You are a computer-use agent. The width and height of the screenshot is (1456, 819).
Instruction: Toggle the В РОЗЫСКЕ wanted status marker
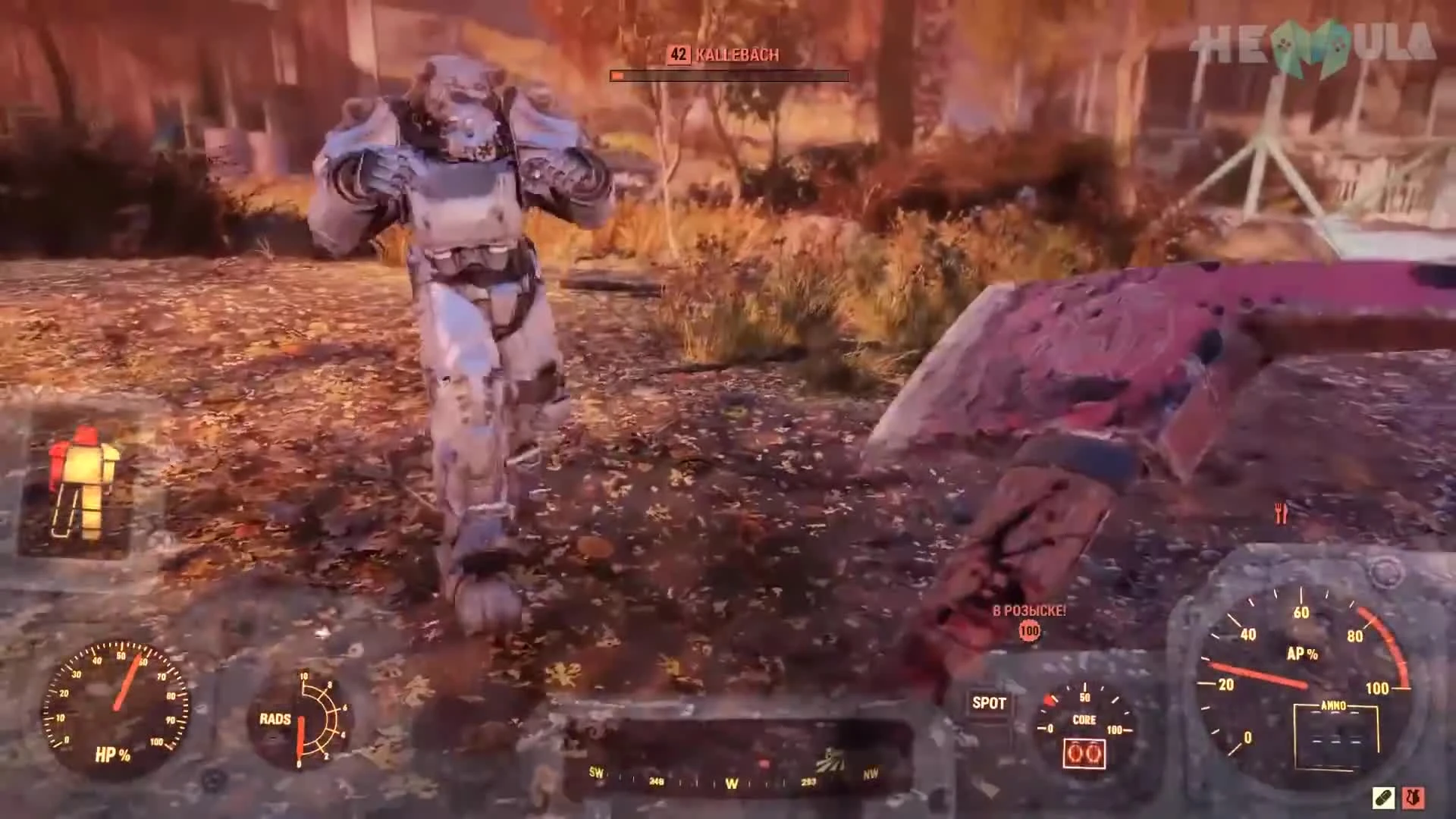point(1028,610)
